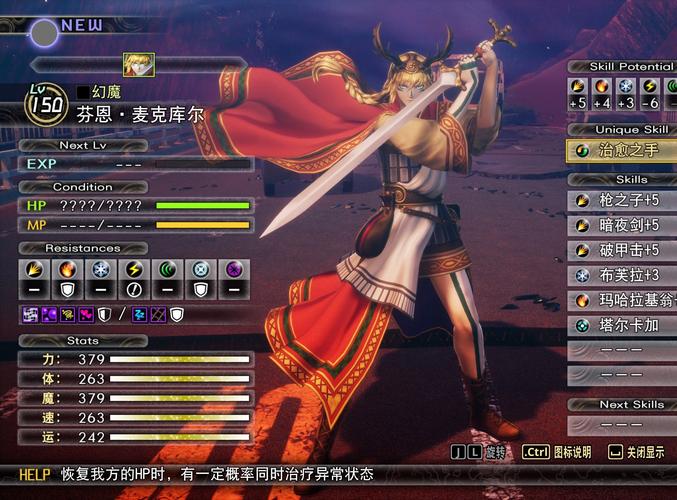The image size is (677, 500).
Task: Click the electric resistance icon
Action: 133,269
